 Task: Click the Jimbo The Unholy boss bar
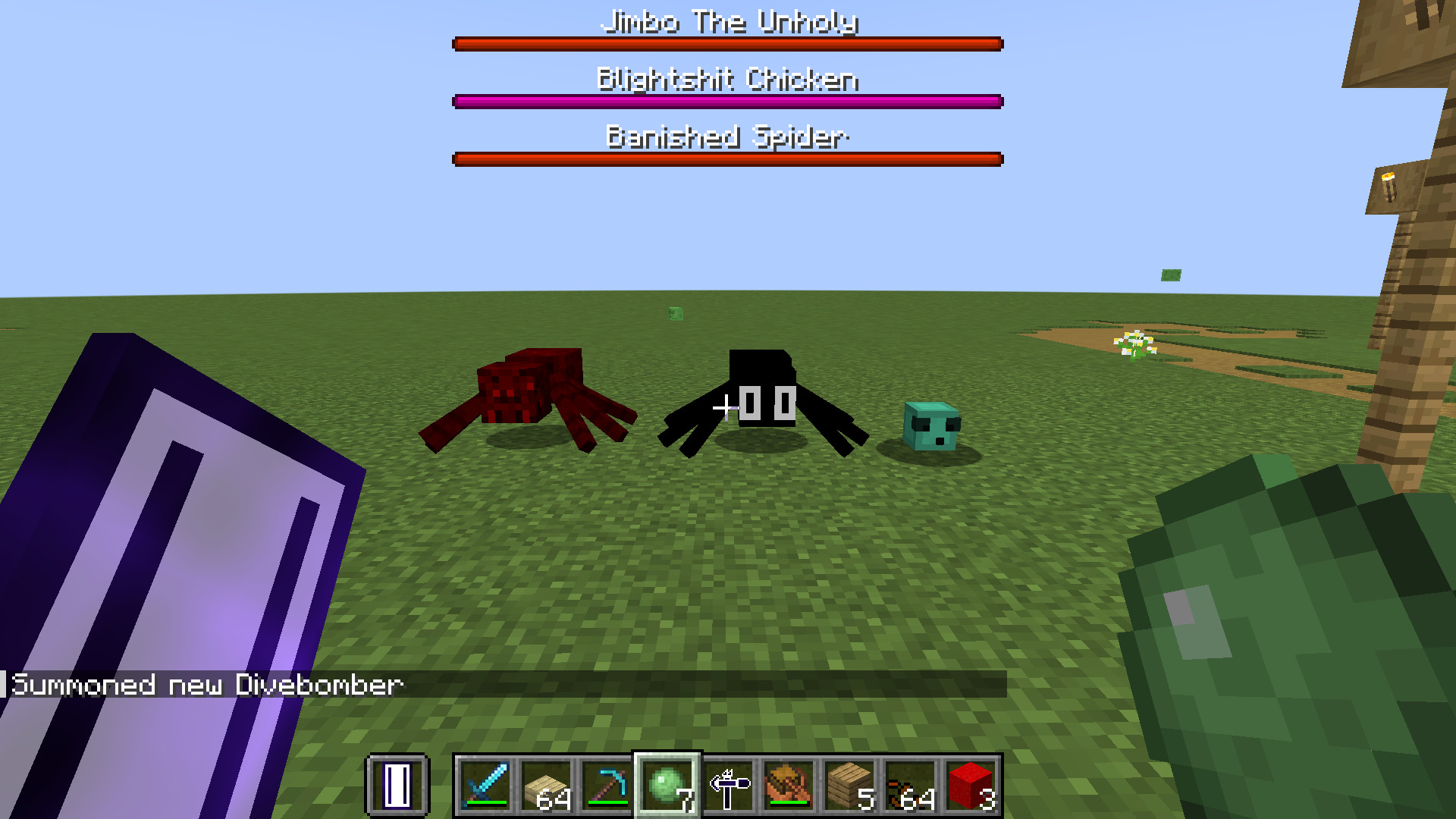[726, 43]
